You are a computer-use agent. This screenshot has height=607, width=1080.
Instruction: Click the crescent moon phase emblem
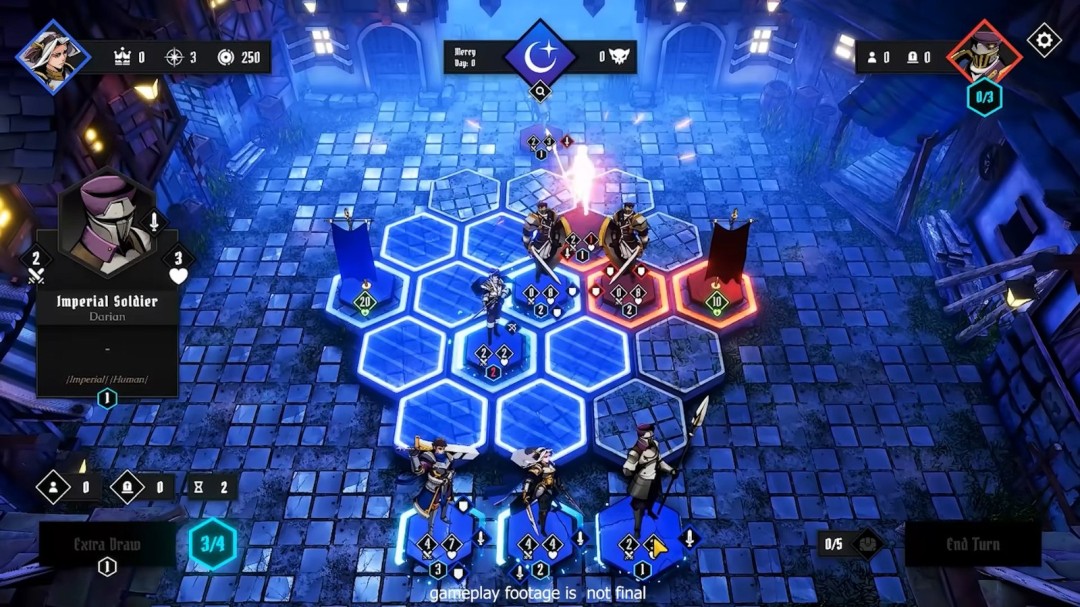(x=540, y=55)
